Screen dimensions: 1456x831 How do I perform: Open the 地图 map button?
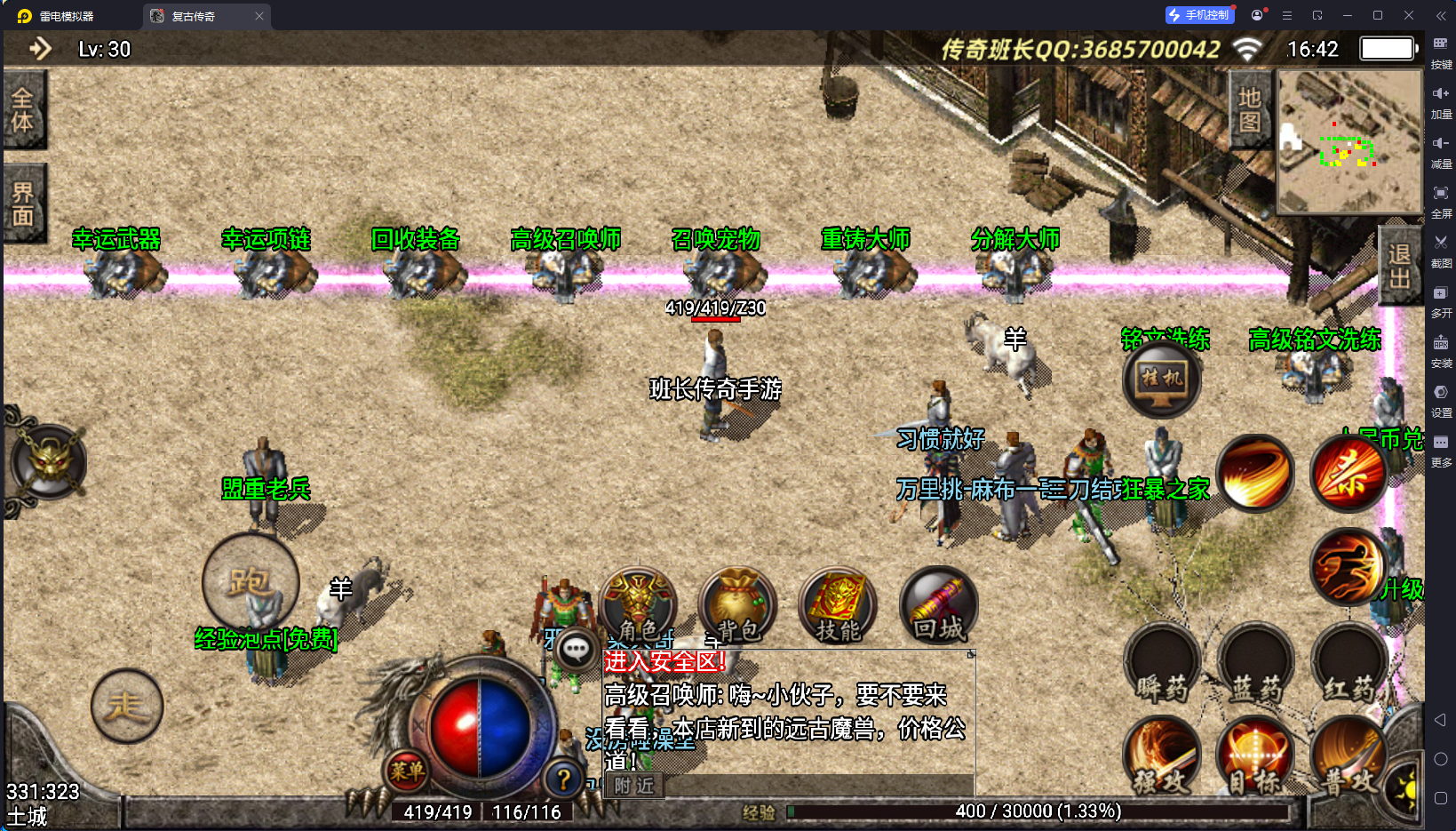1250,109
